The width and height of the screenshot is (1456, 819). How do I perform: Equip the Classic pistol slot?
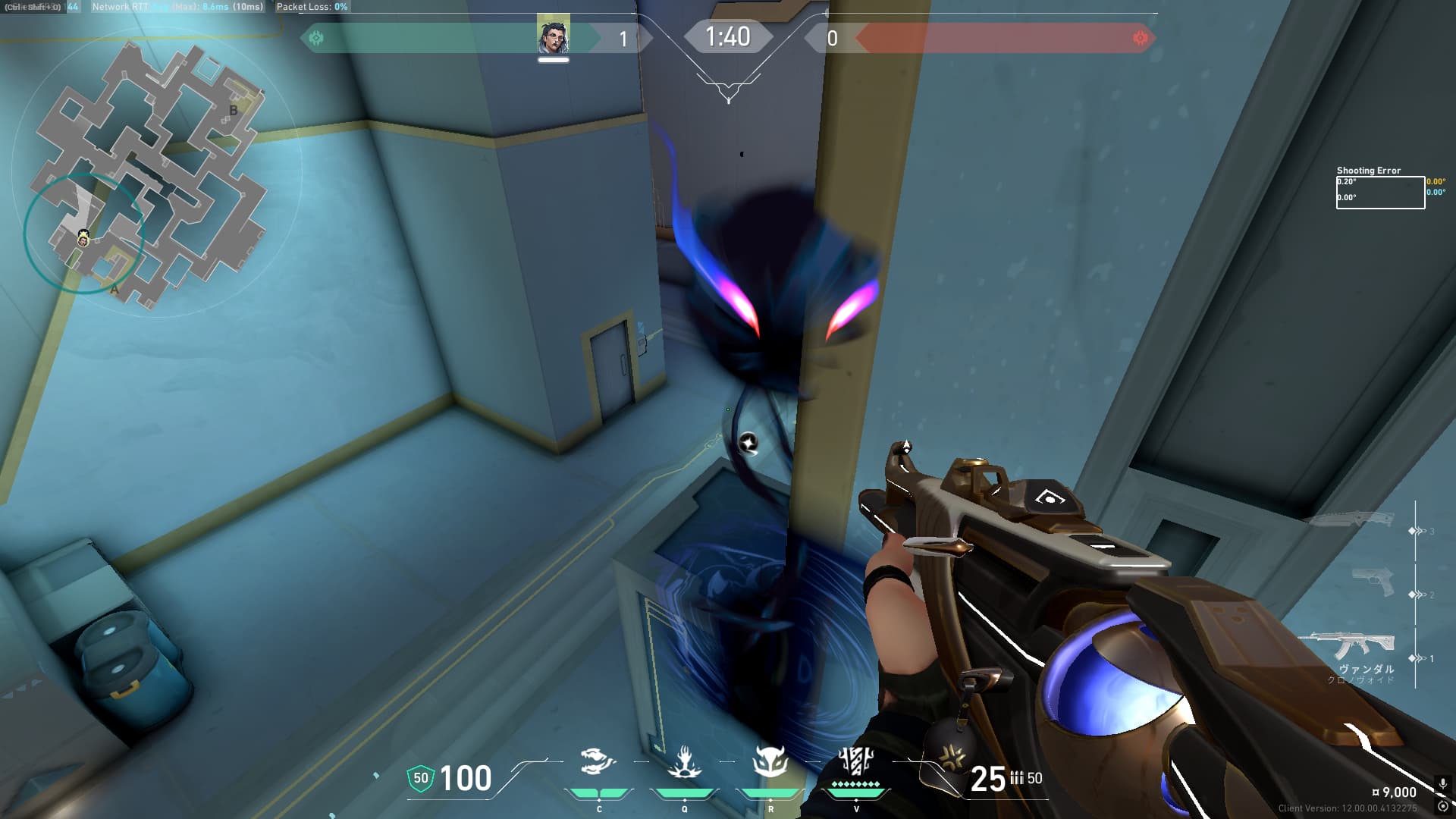pos(1373,582)
